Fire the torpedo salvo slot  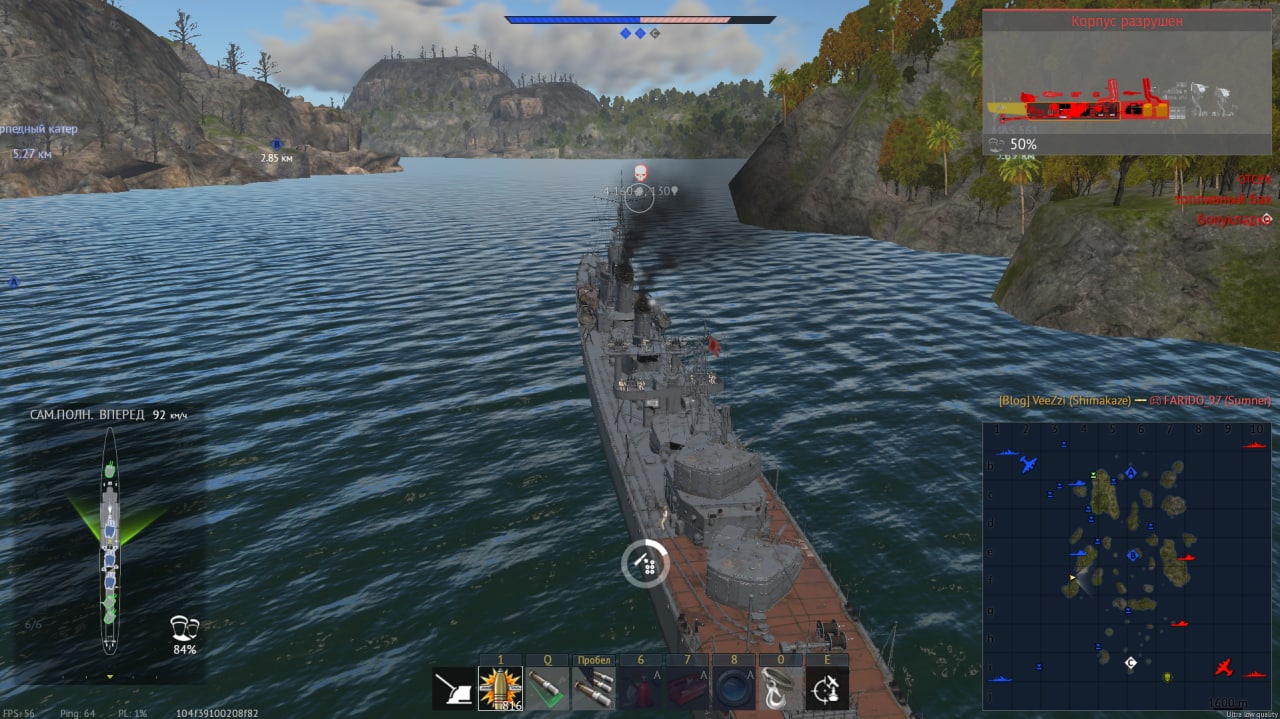pos(594,689)
